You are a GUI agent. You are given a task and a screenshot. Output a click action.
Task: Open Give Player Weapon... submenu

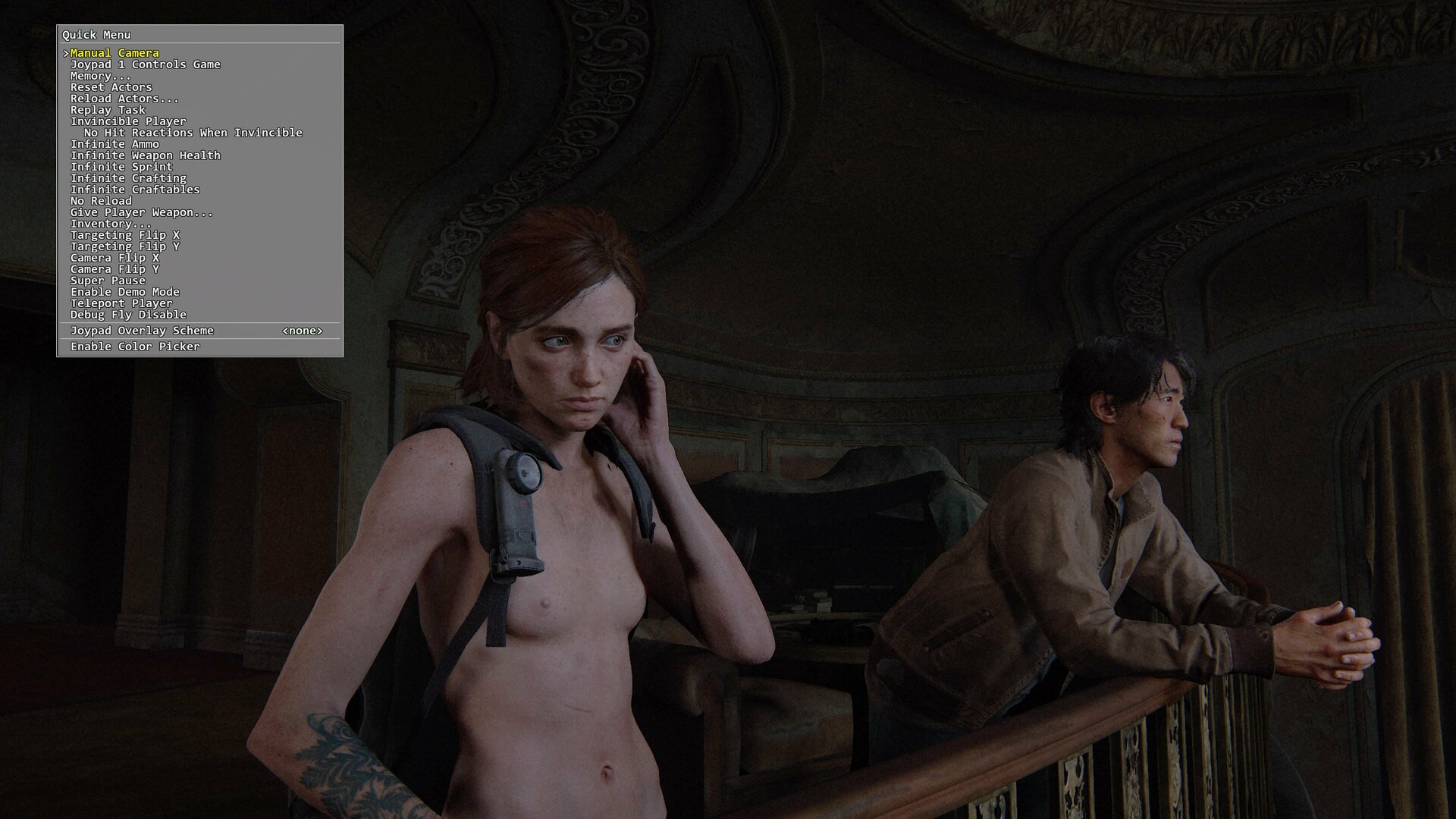pos(141,212)
